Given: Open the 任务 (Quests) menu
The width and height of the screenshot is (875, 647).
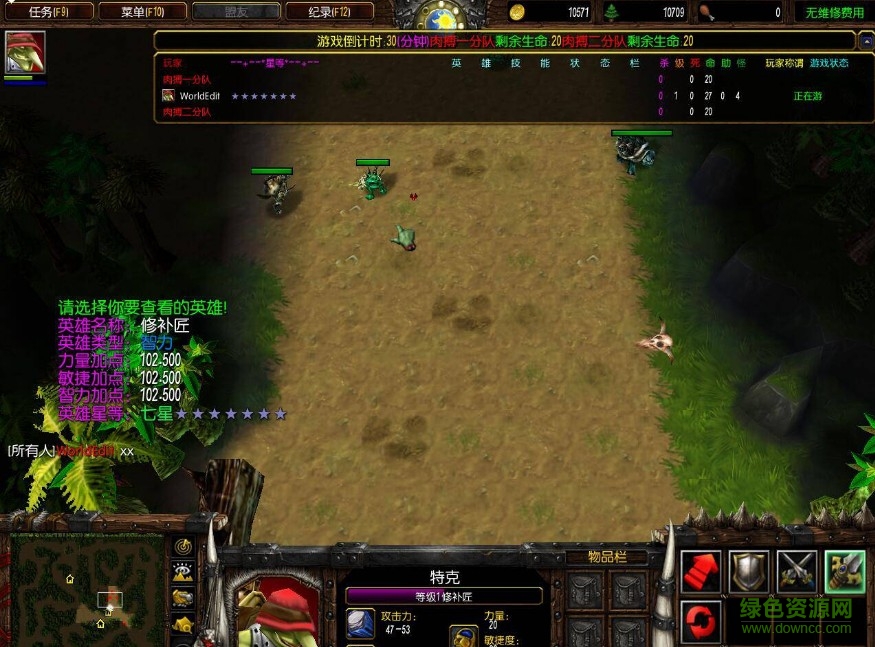Looking at the screenshot, I should point(48,12).
